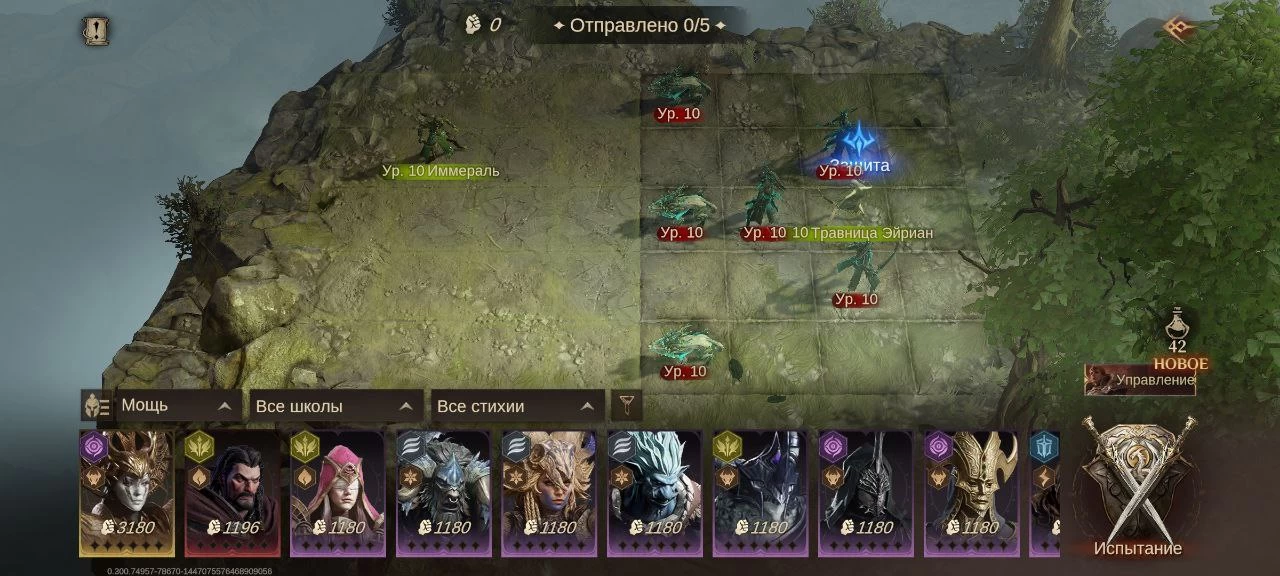Screen dimensions: 1280x576
Task: Choose the black-helmeted knight hero card
Action: [866, 492]
